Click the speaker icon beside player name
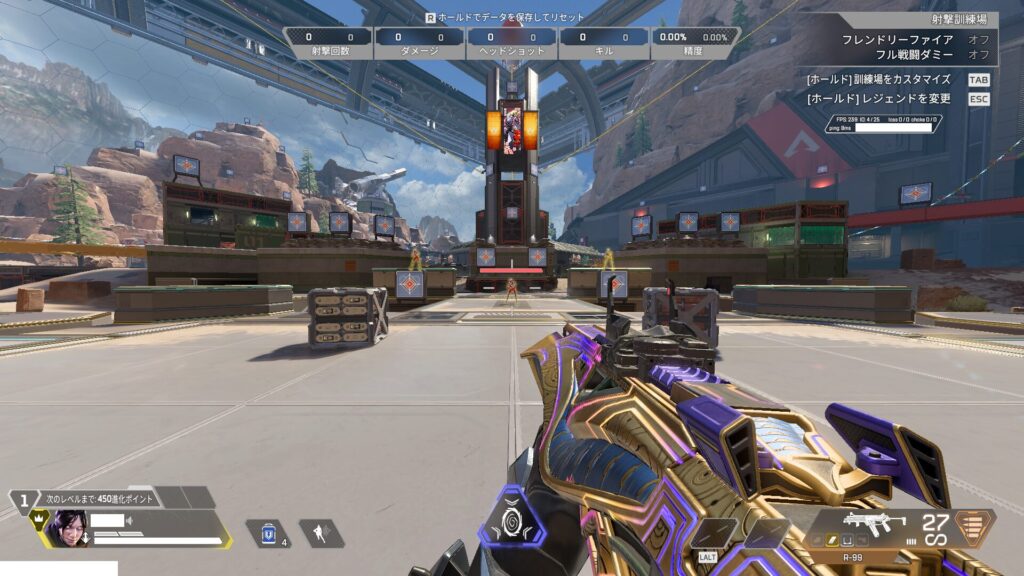Image resolution: width=1024 pixels, height=576 pixels. pyautogui.click(x=130, y=521)
